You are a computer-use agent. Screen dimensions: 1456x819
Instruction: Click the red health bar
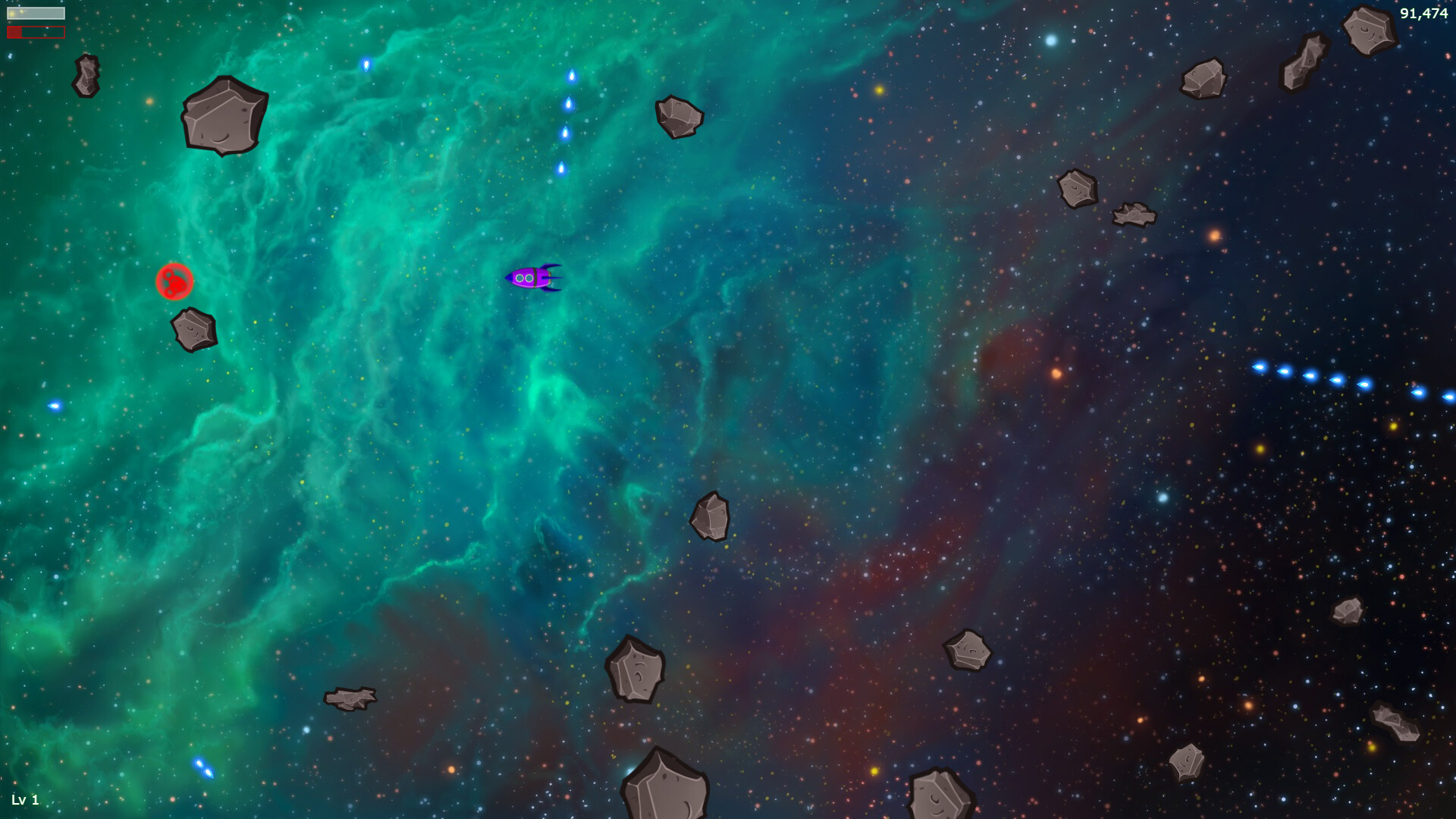point(35,31)
